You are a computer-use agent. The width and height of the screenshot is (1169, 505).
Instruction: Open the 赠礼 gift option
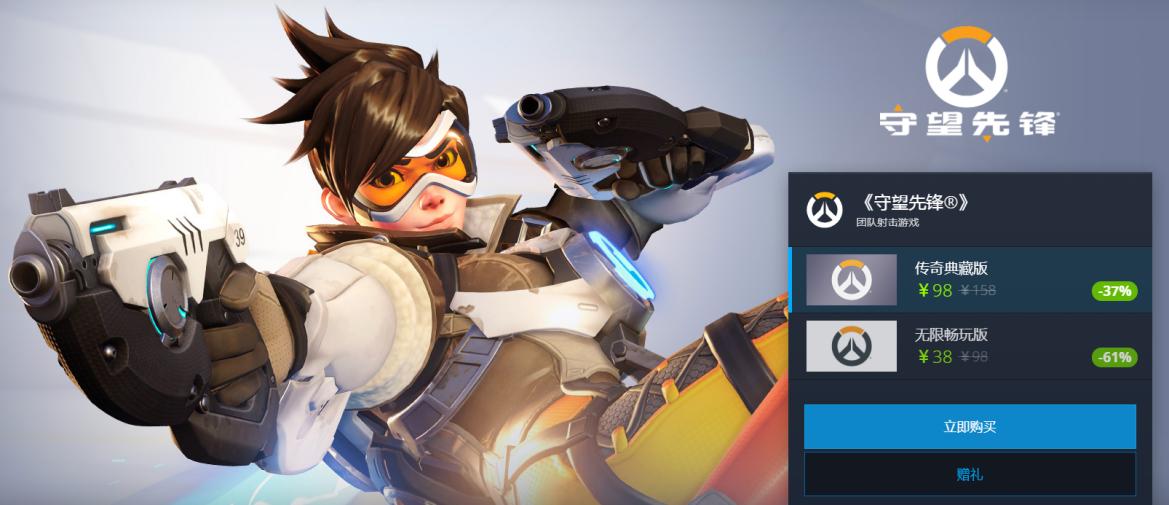[x=969, y=474]
